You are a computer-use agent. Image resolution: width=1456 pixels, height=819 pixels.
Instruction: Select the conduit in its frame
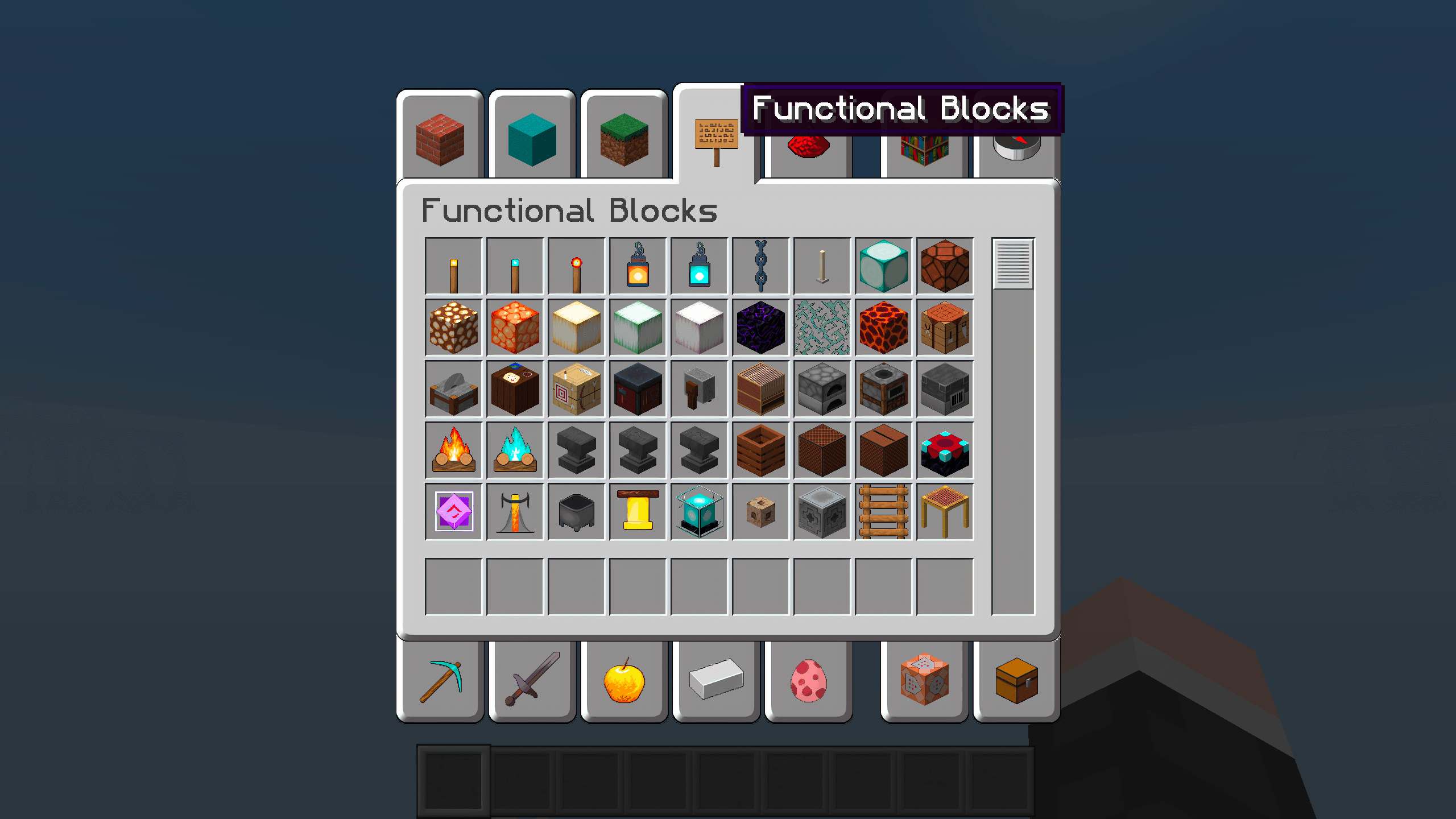[699, 511]
